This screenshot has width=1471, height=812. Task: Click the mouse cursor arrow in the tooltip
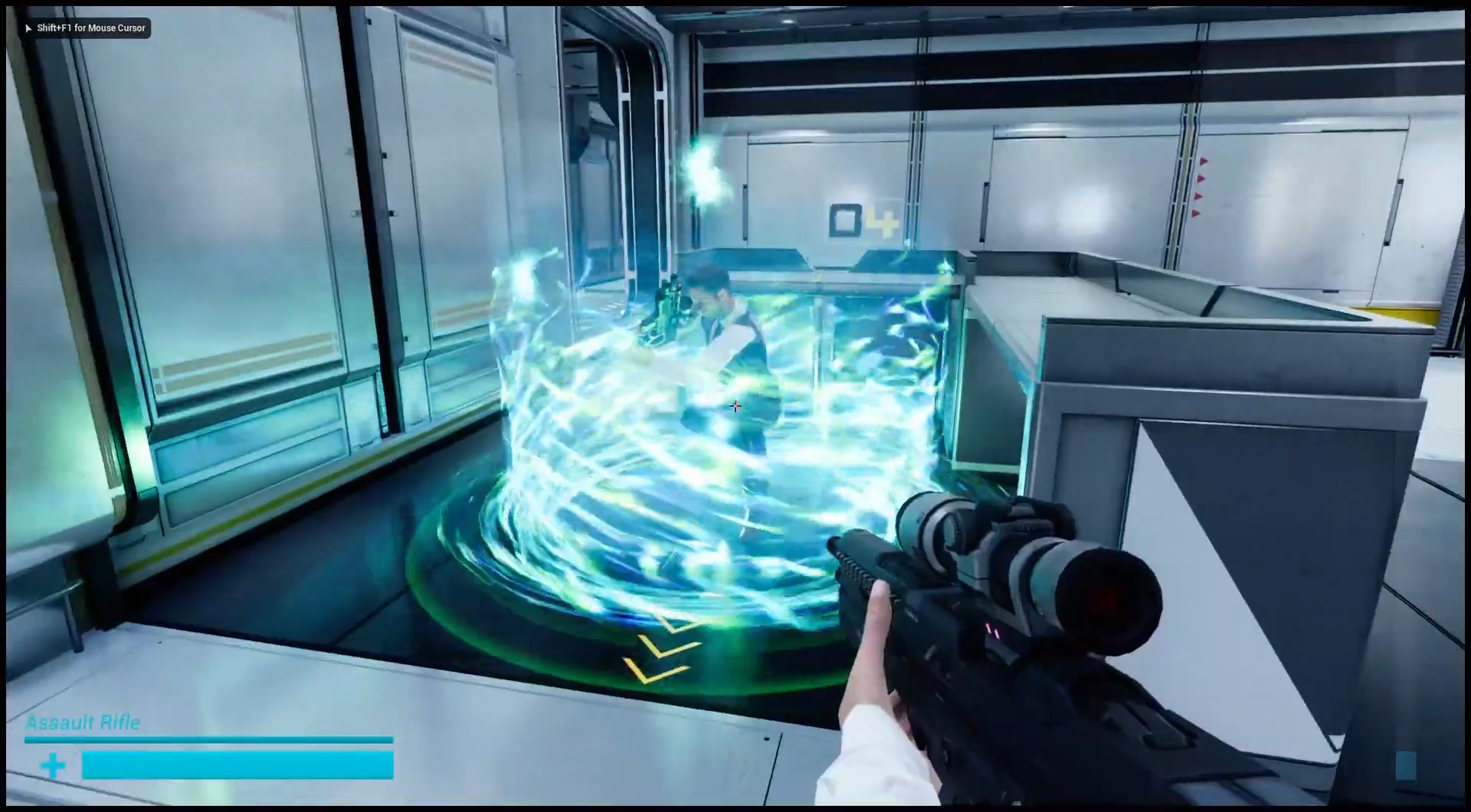tap(27, 28)
